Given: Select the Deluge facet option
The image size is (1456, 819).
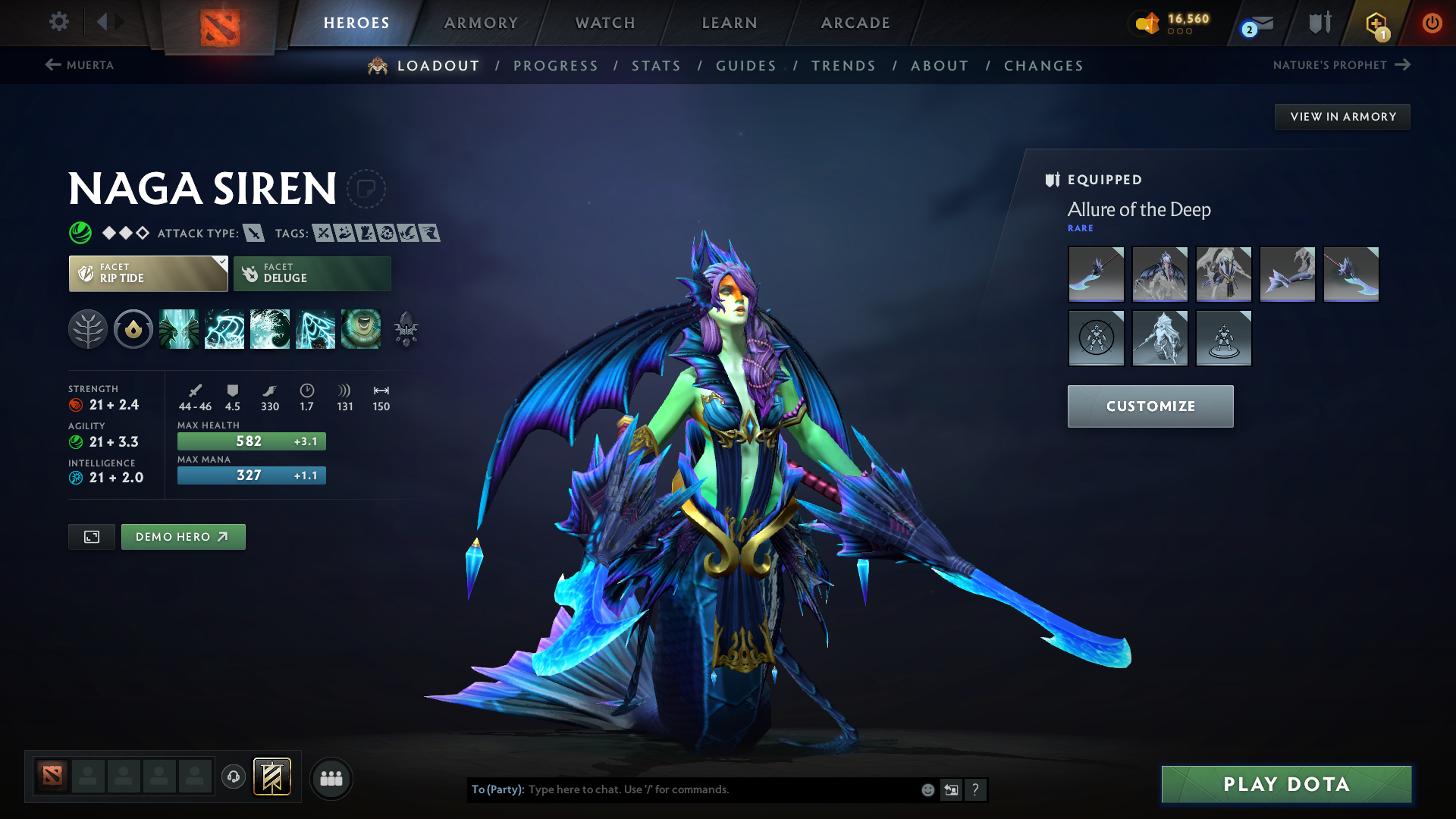Looking at the screenshot, I should 312,273.
